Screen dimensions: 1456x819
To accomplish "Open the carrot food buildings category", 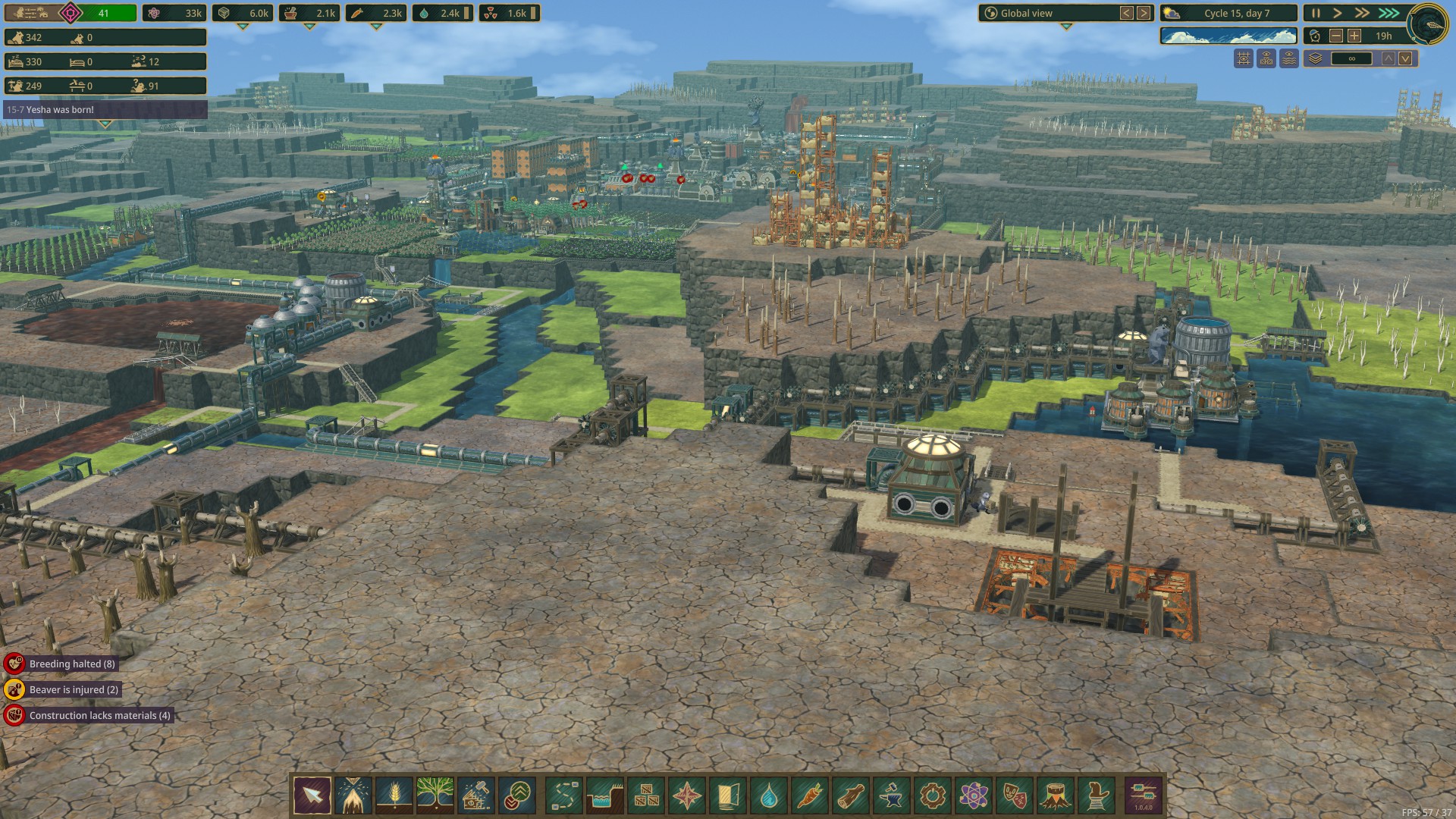I will point(810,795).
